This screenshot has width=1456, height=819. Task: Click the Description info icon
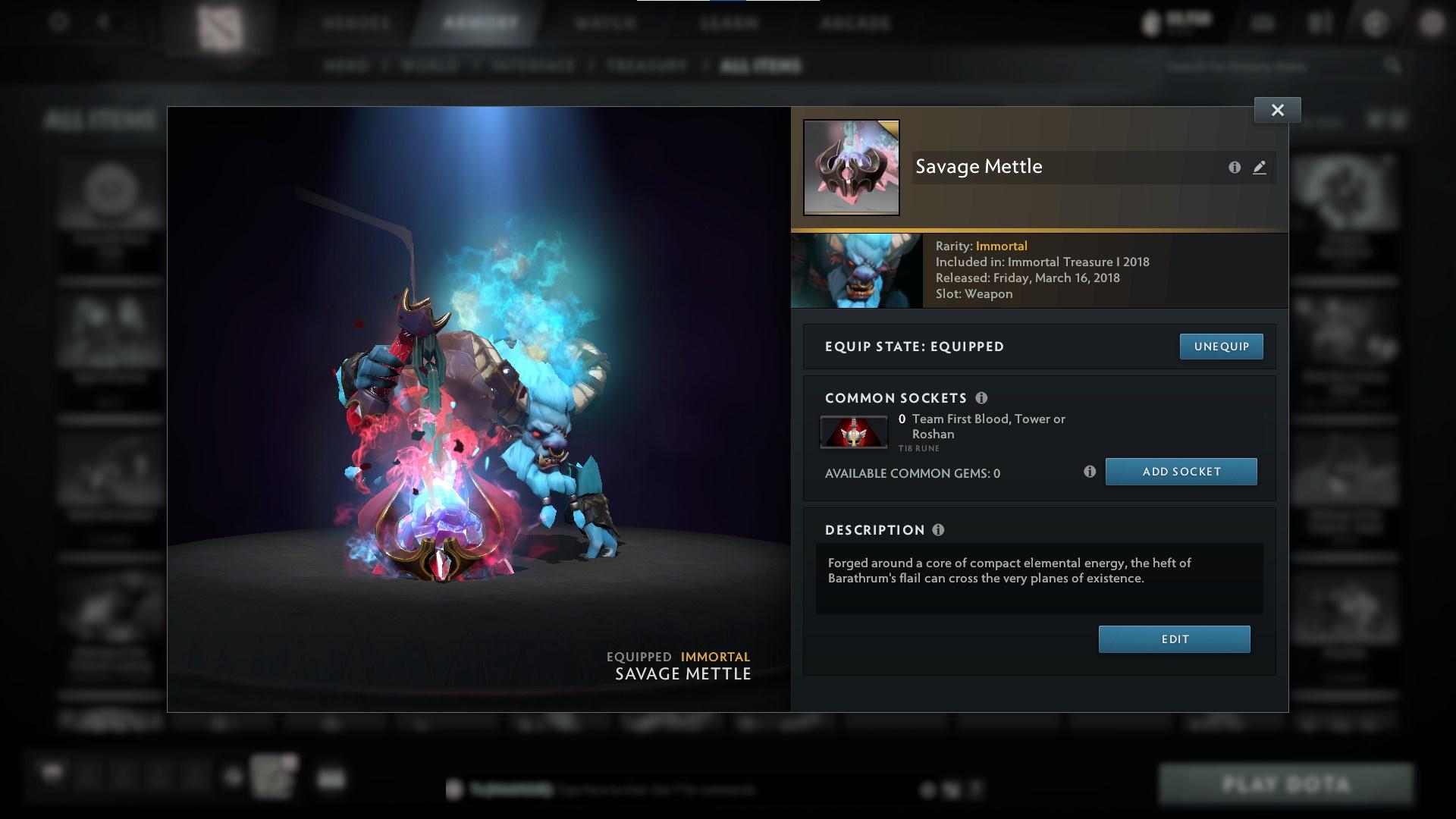pyautogui.click(x=939, y=530)
